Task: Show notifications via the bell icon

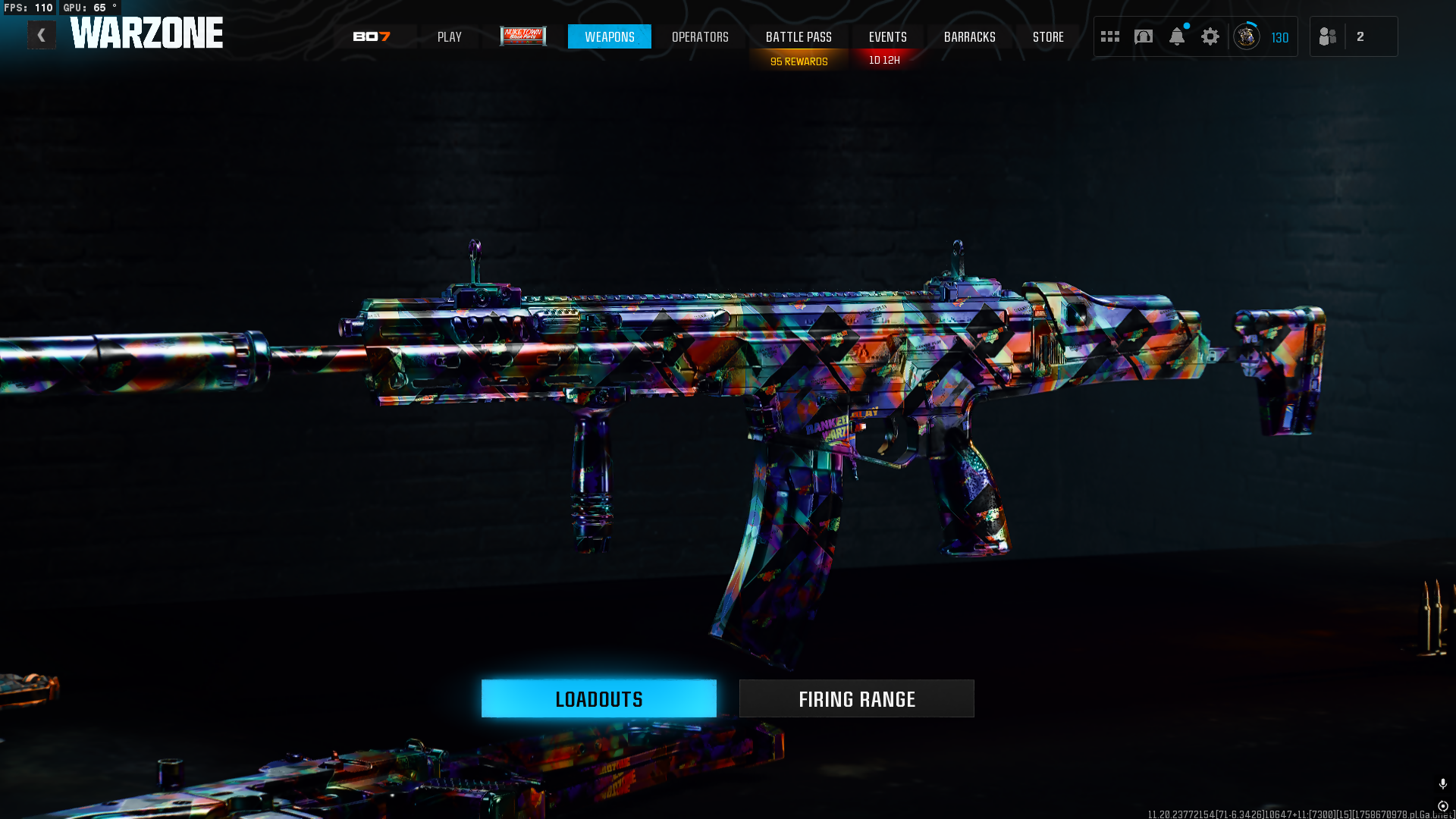Action: click(x=1177, y=36)
